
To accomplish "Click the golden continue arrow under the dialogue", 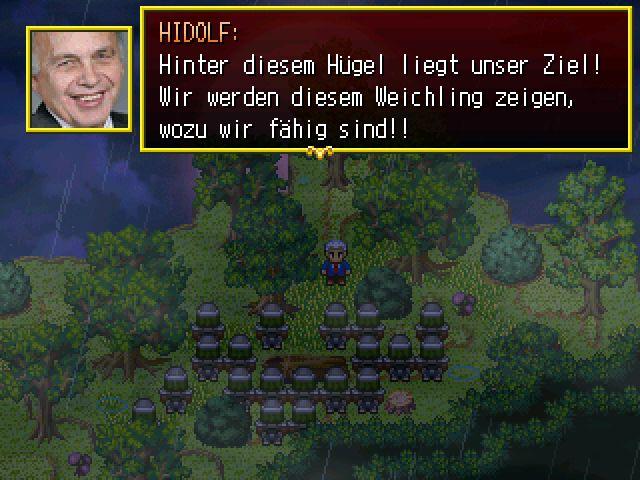I will click(319, 153).
